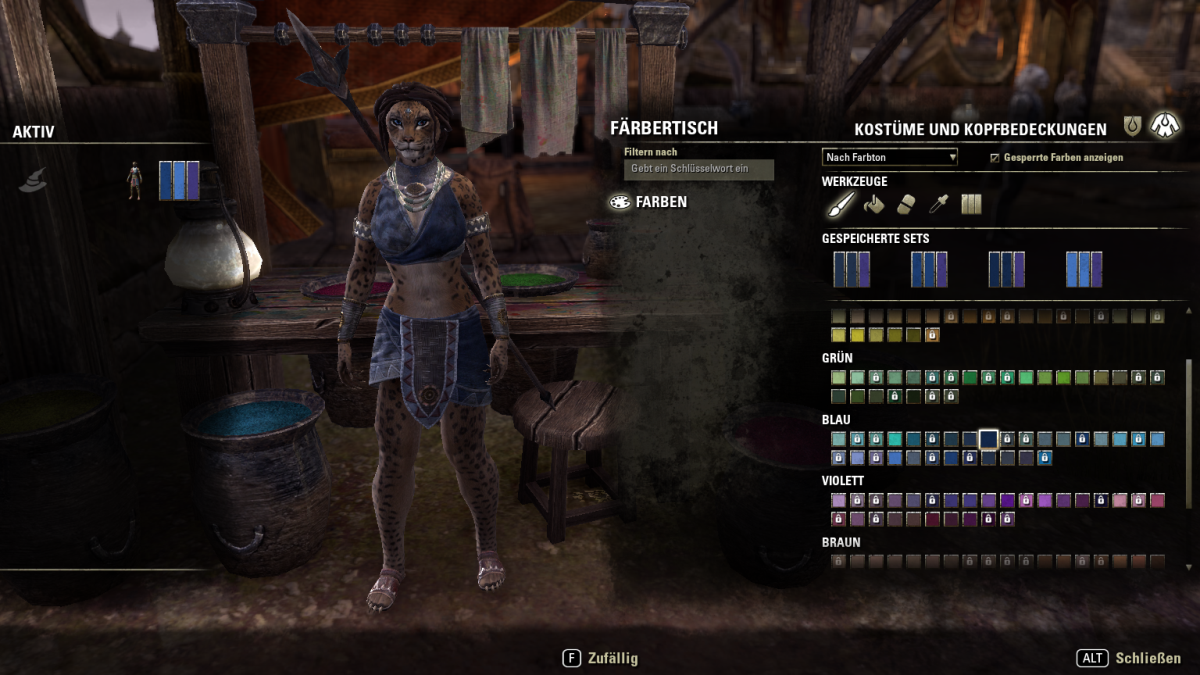Open the Farben palette category
Viewport: 1200px width, 675px height.
pyautogui.click(x=651, y=202)
